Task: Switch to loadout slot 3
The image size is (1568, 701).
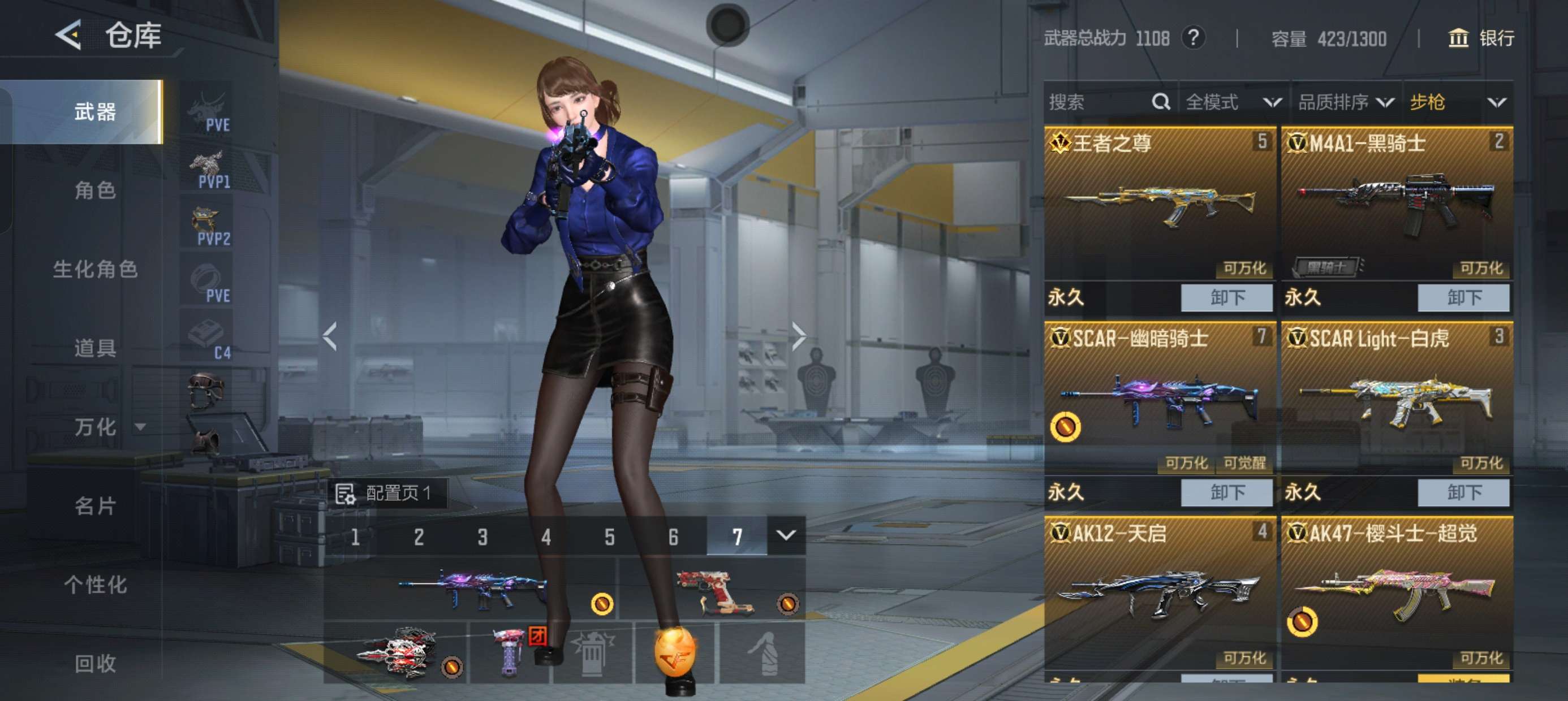Action: tap(482, 536)
